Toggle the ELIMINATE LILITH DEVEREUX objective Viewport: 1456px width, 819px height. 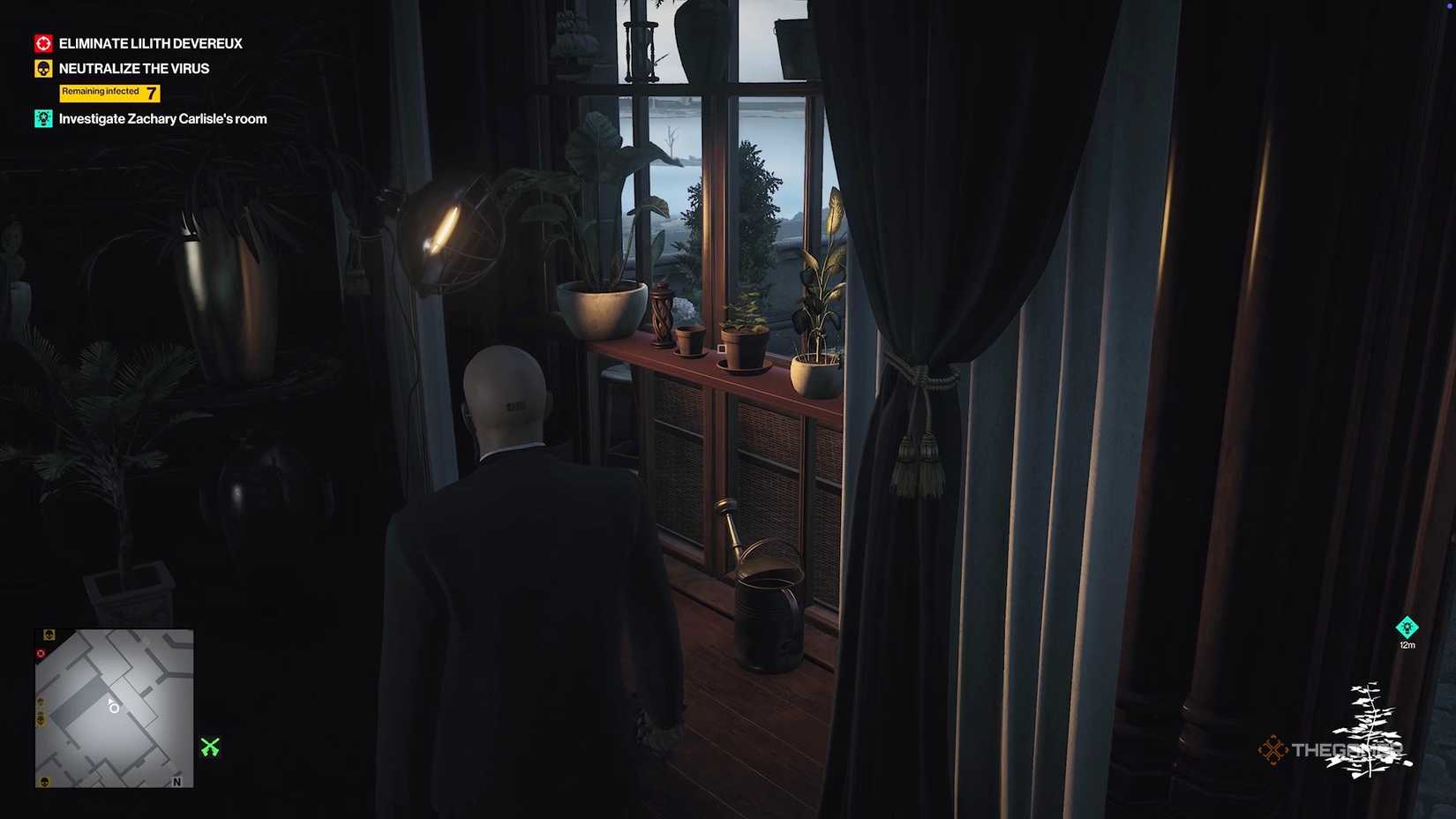point(149,42)
